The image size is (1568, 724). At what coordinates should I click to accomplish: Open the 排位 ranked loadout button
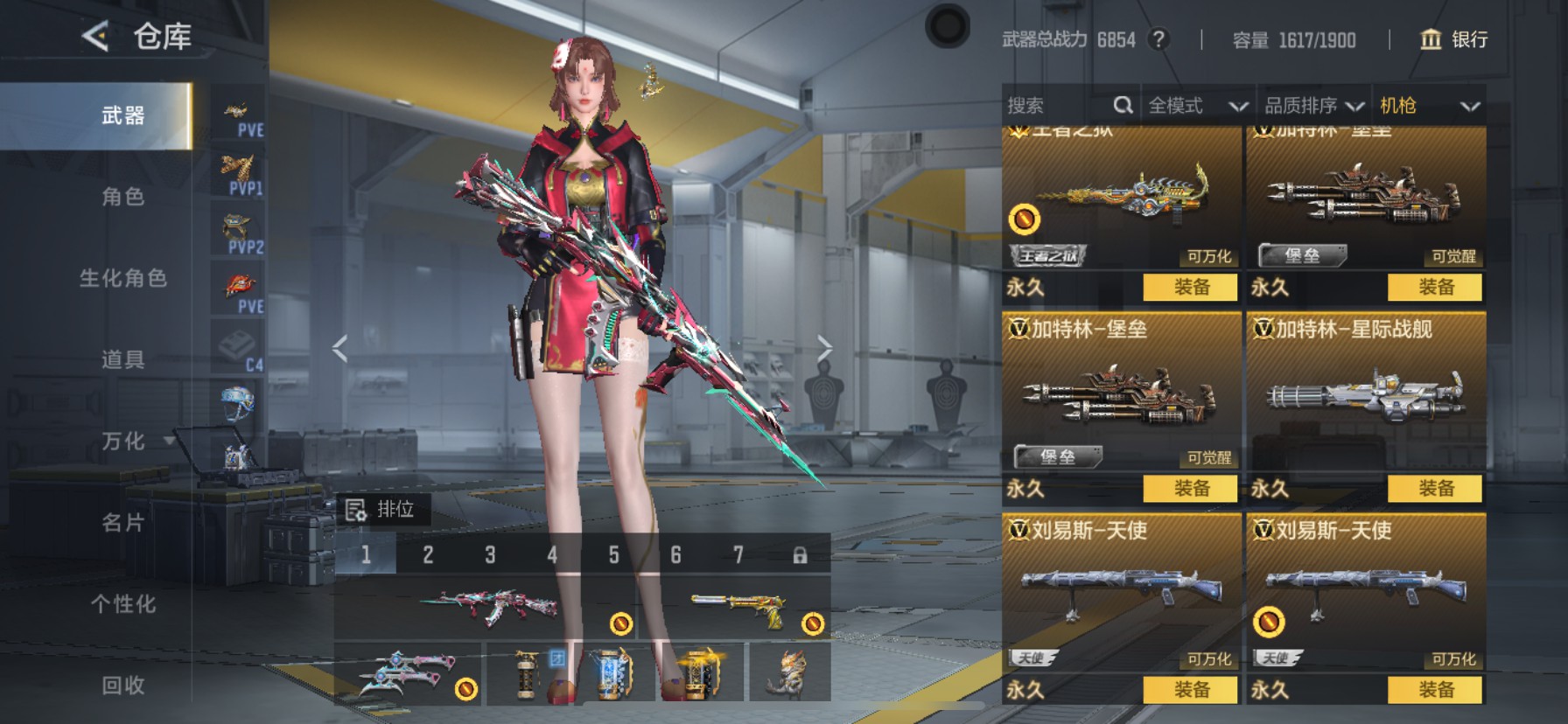click(x=382, y=510)
